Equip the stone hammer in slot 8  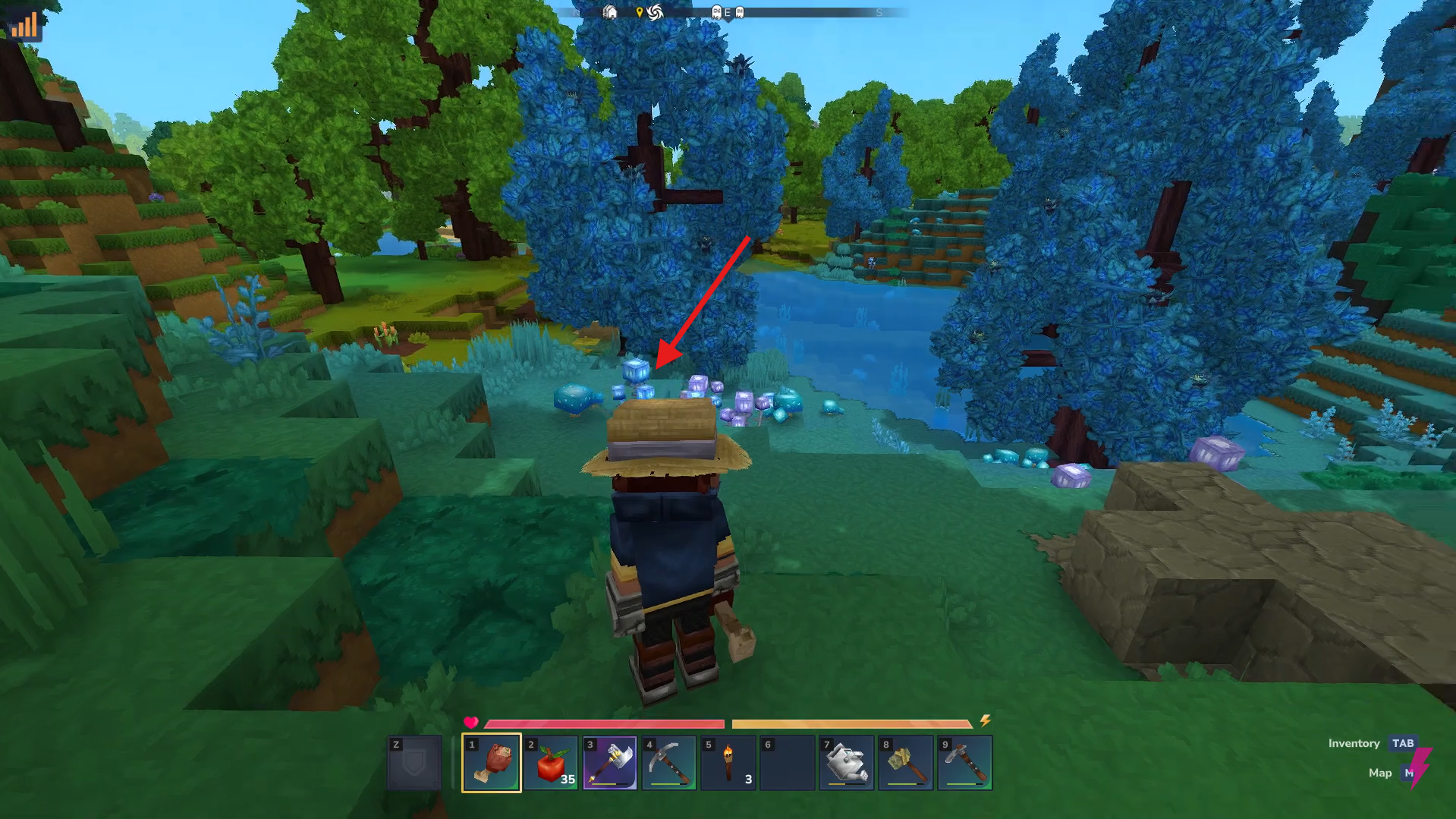(905, 762)
